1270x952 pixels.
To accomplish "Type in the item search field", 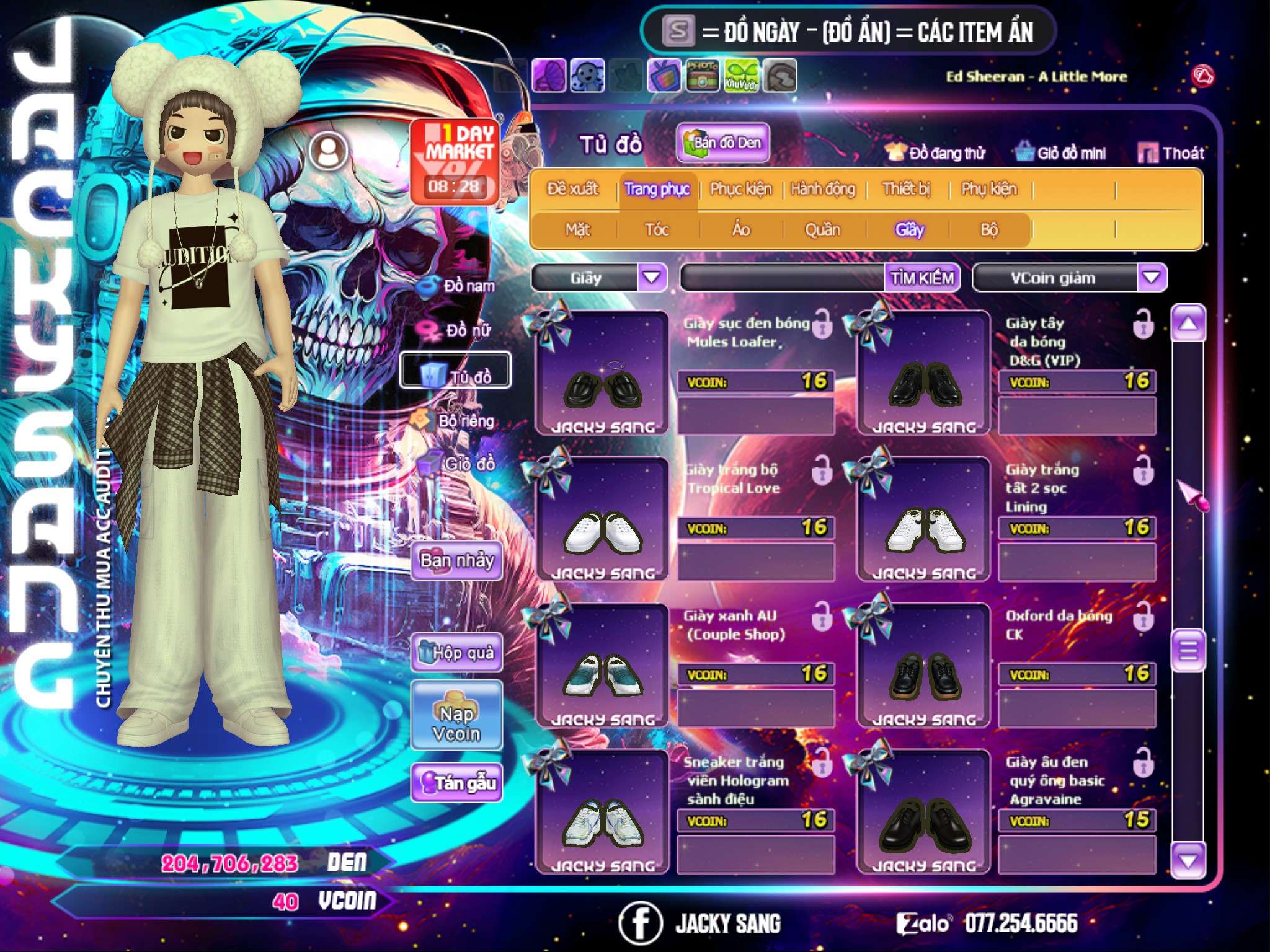I will (x=783, y=278).
